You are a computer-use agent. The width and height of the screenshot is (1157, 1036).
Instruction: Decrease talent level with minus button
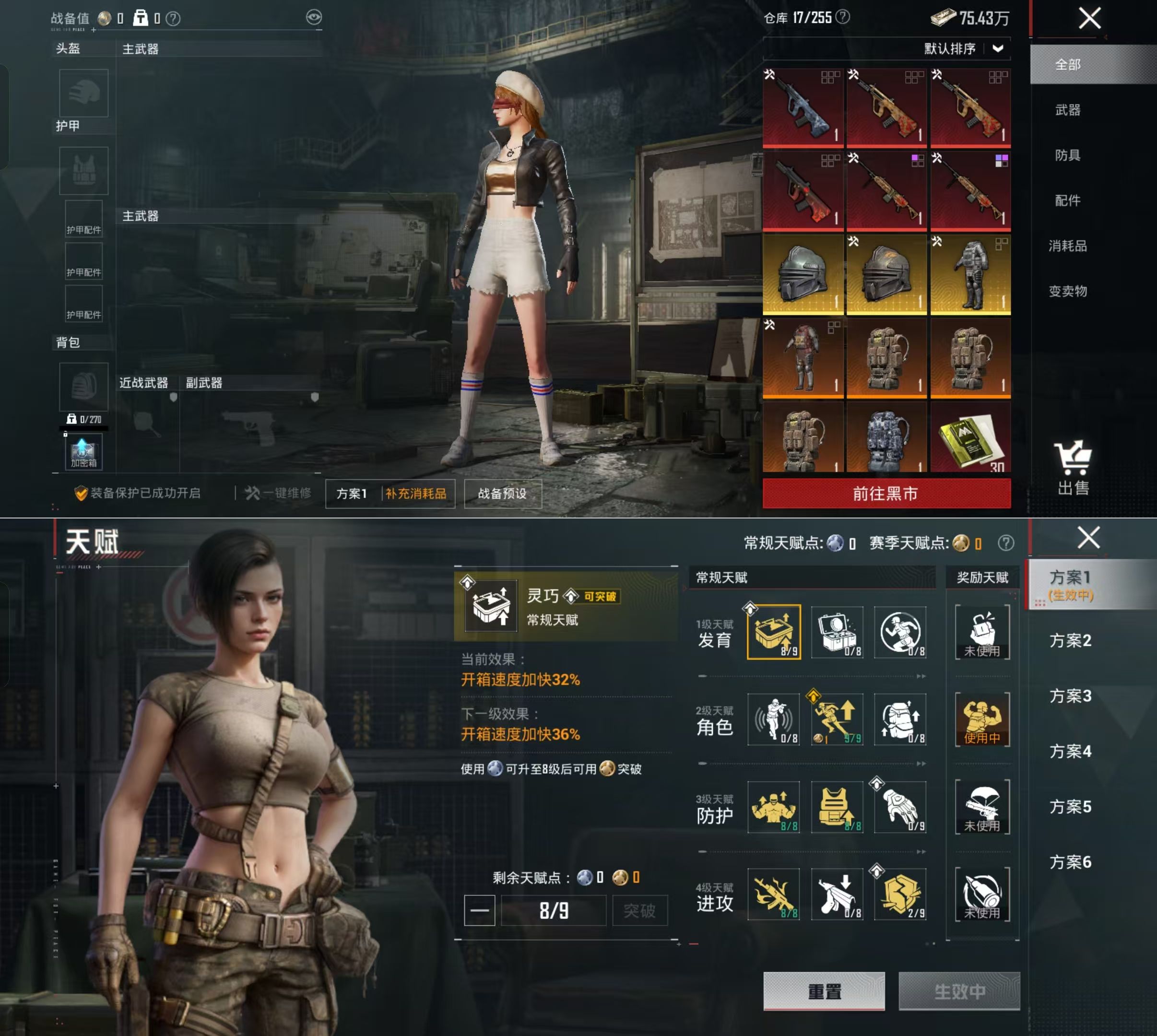click(x=479, y=911)
